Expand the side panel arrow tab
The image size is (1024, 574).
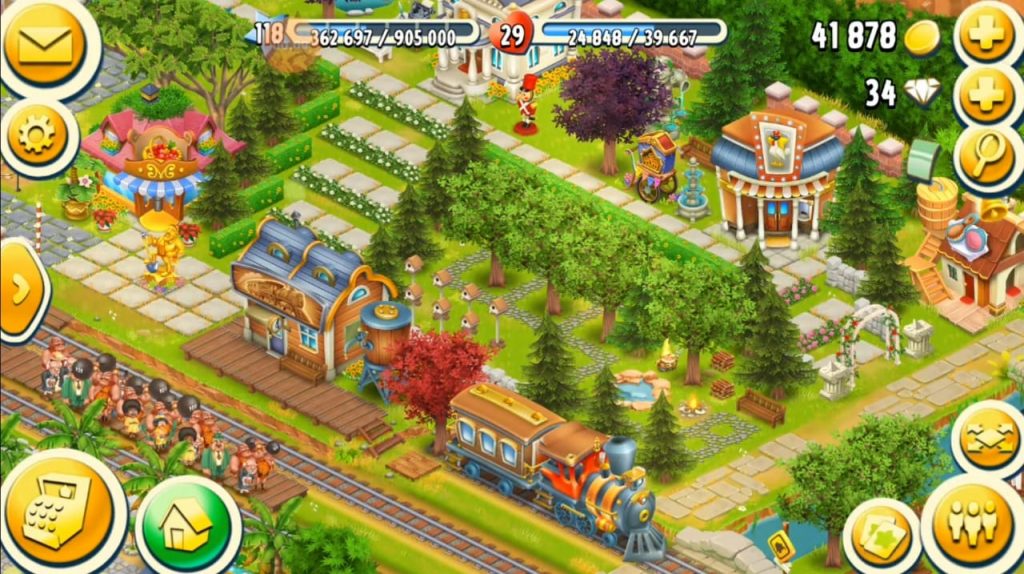[x=20, y=290]
